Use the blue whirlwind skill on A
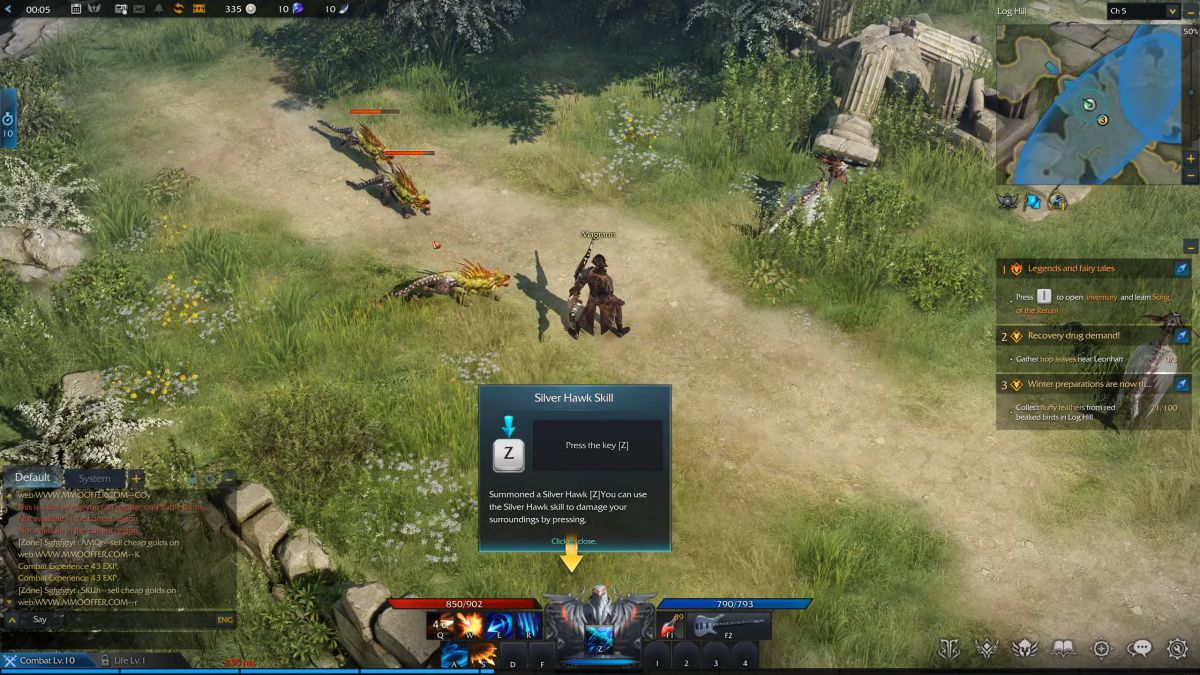The width and height of the screenshot is (1200, 675). tap(455, 655)
